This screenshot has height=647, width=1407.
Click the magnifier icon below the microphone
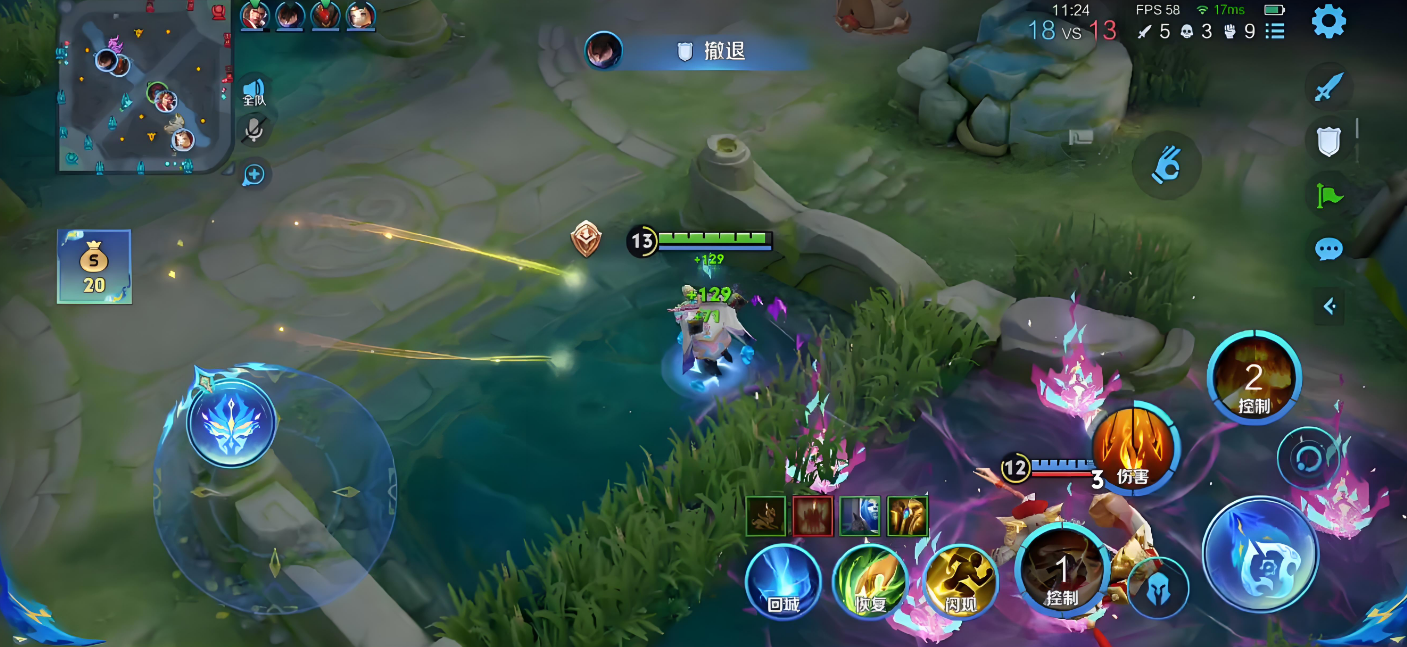(254, 175)
